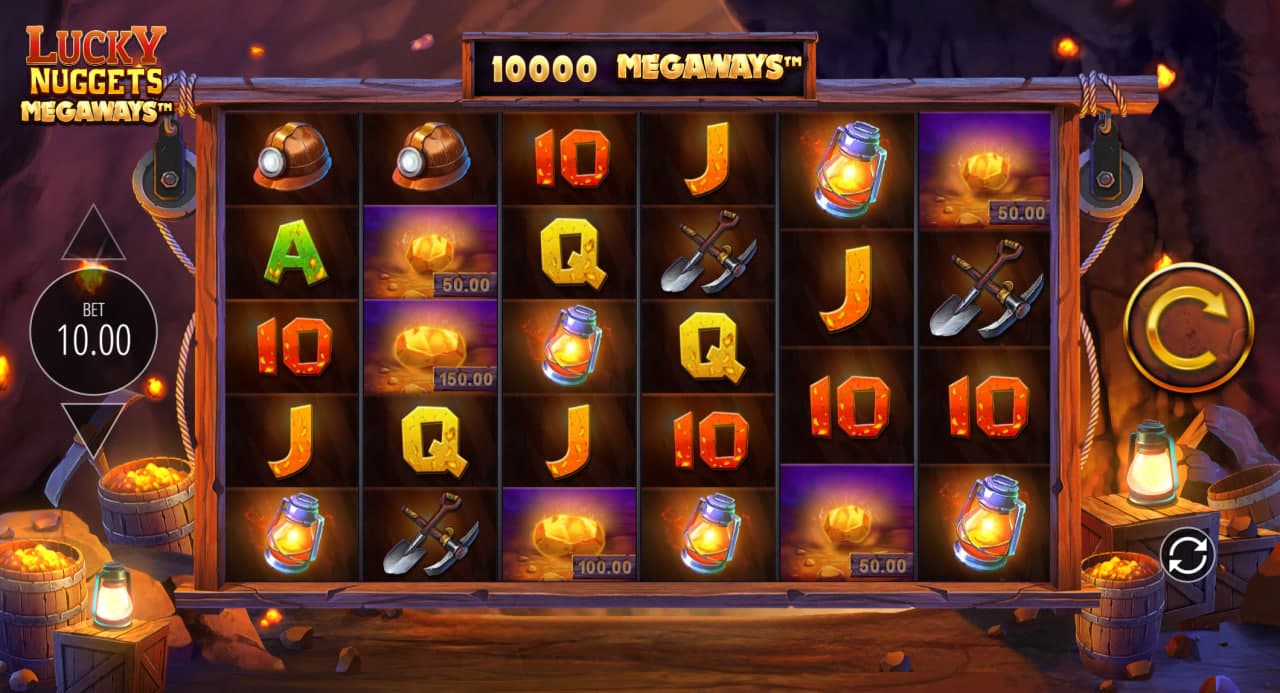Increase the bet with the up arrow
Image resolution: width=1280 pixels, height=693 pixels.
point(93,236)
